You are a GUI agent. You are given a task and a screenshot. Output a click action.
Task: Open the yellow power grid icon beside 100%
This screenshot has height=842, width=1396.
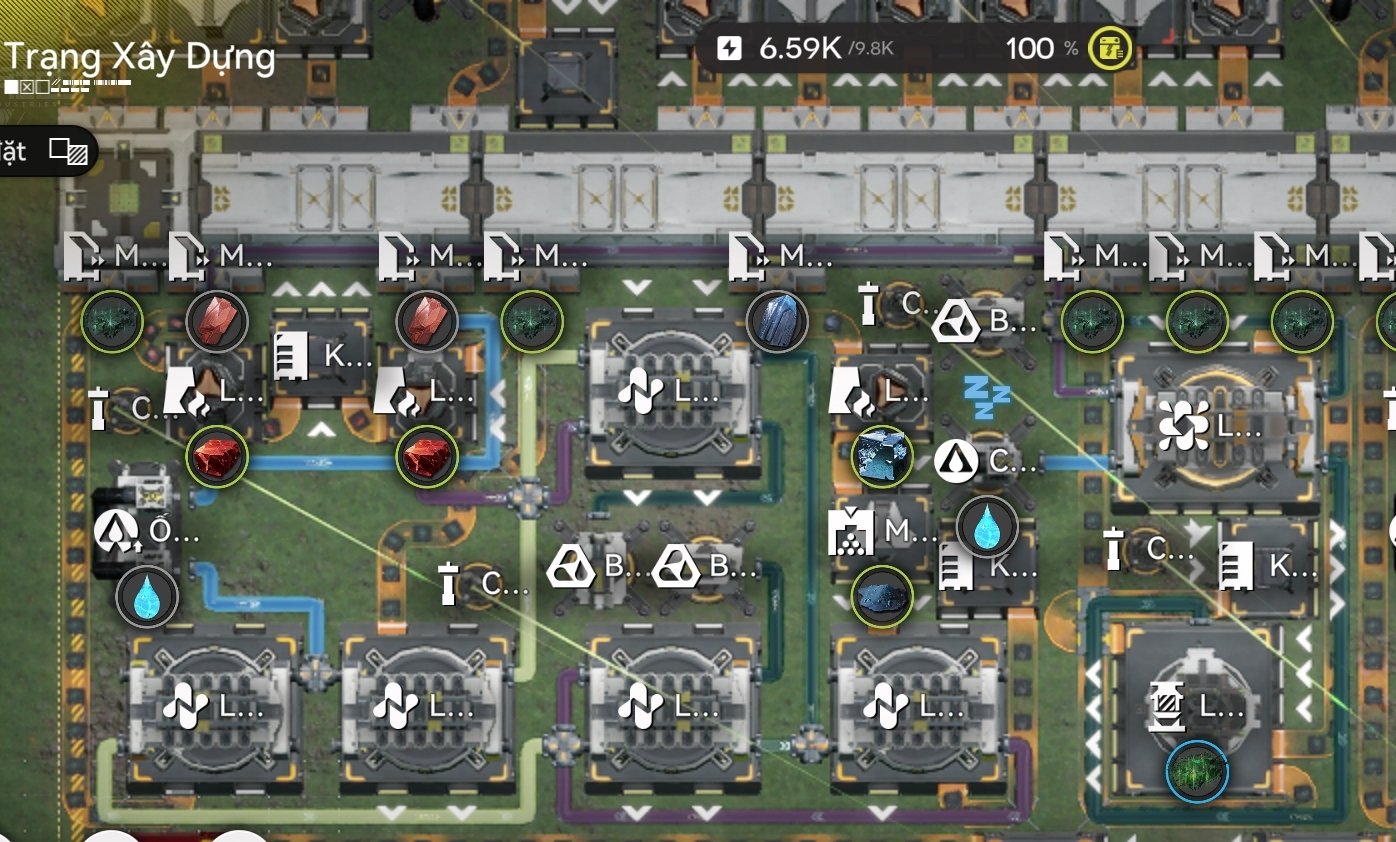point(1110,49)
